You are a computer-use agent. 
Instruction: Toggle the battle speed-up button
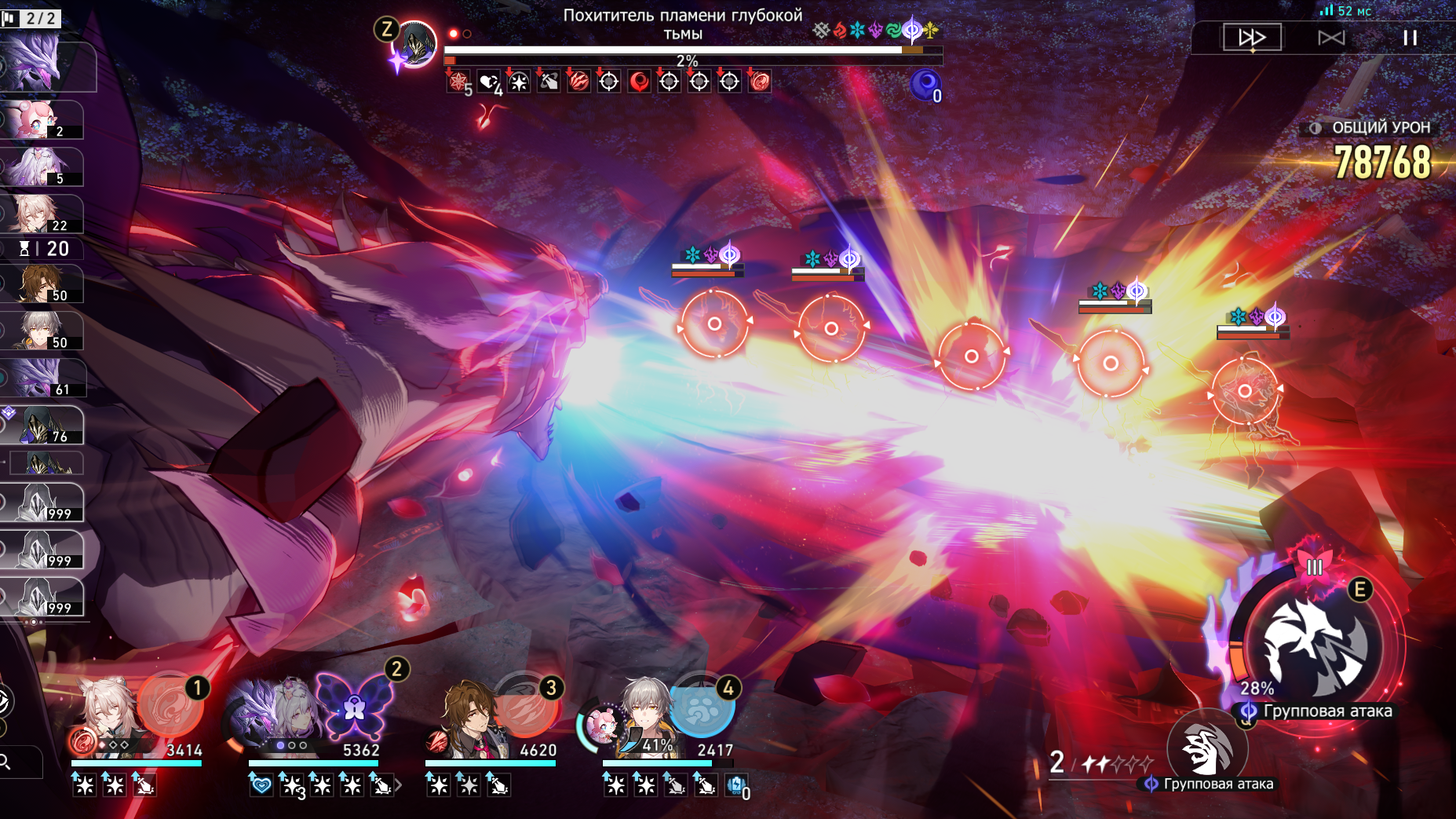(x=1251, y=37)
